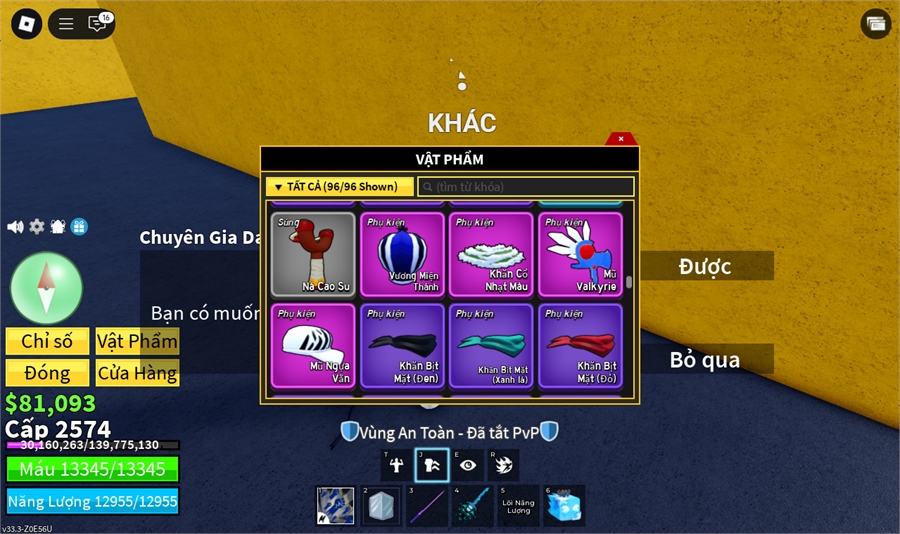Toggle the sound speaker icon

click(x=15, y=227)
